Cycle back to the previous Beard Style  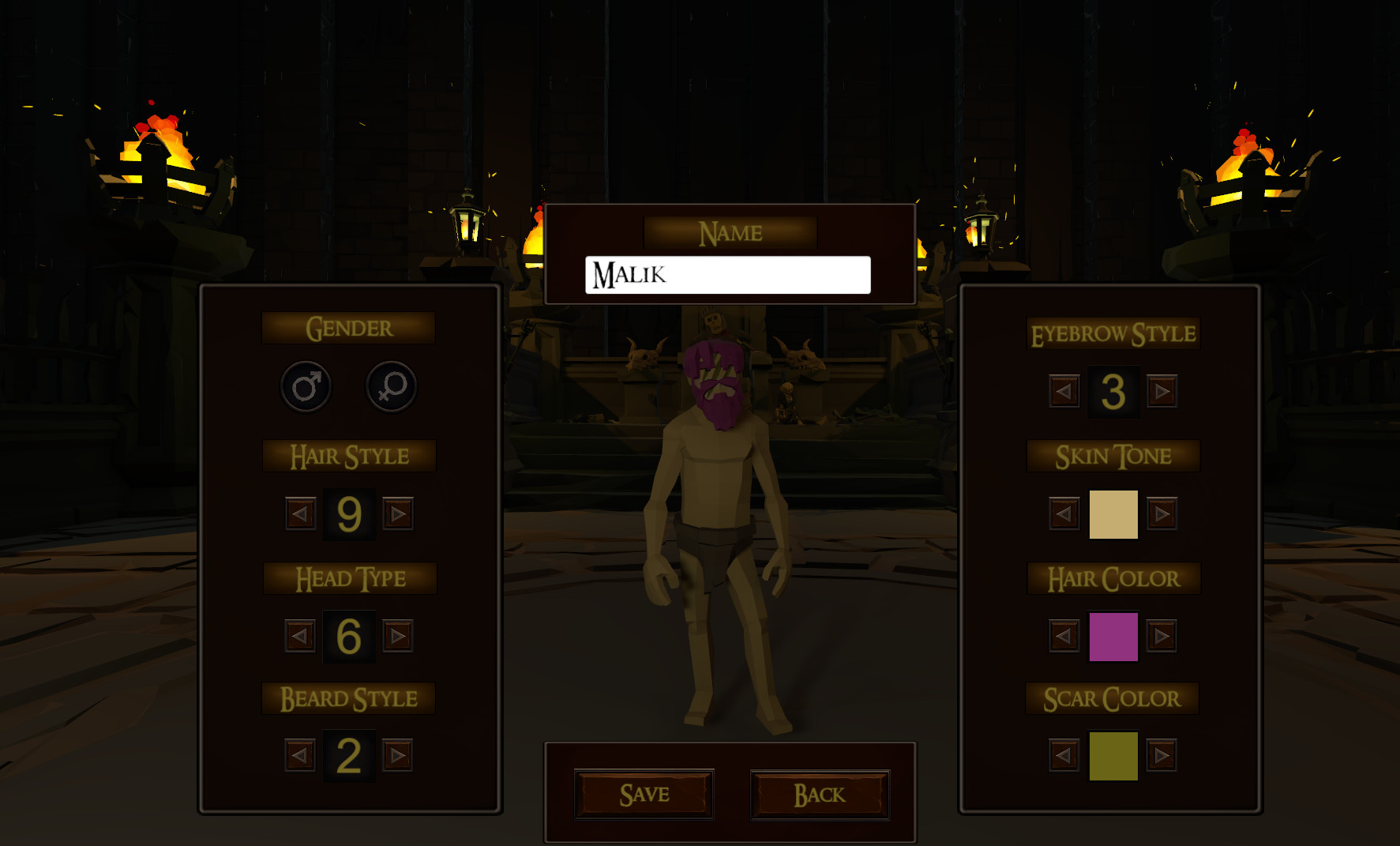click(299, 754)
